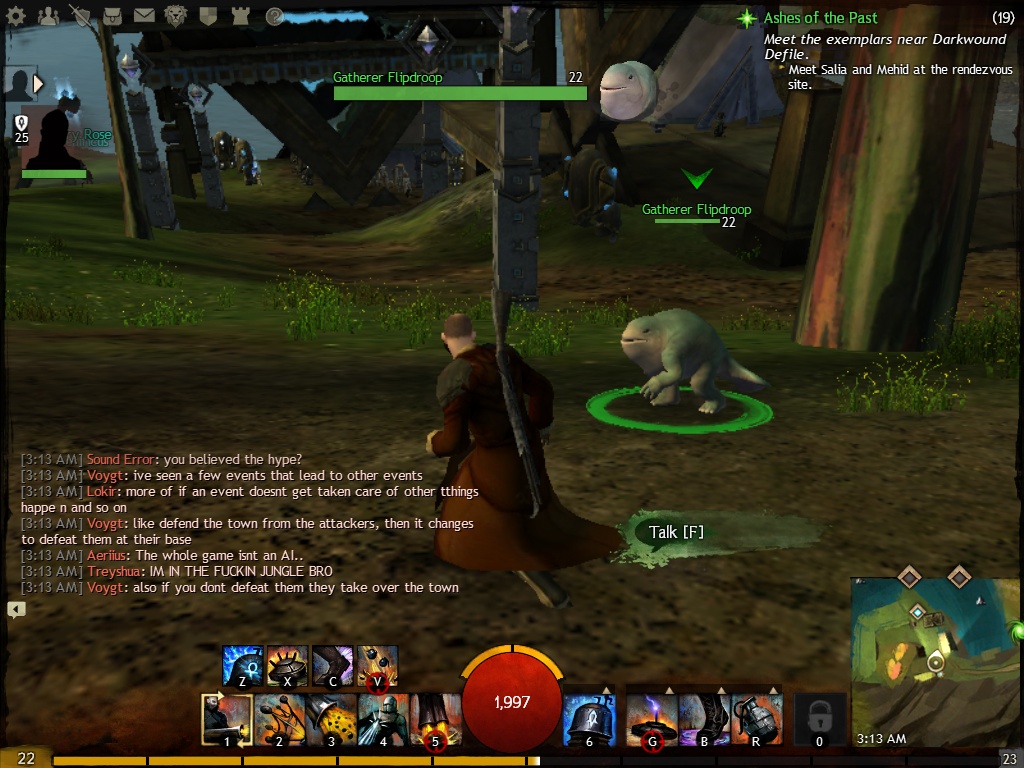The height and width of the screenshot is (768, 1024).
Task: Open the lion head trading post icon
Action: (176, 16)
